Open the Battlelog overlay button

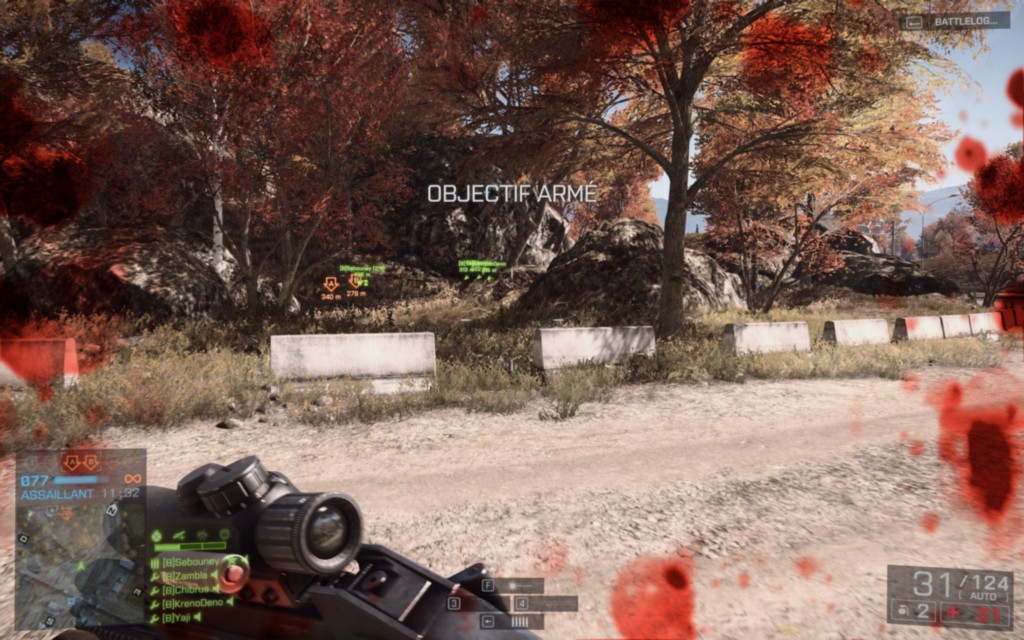pos(953,20)
